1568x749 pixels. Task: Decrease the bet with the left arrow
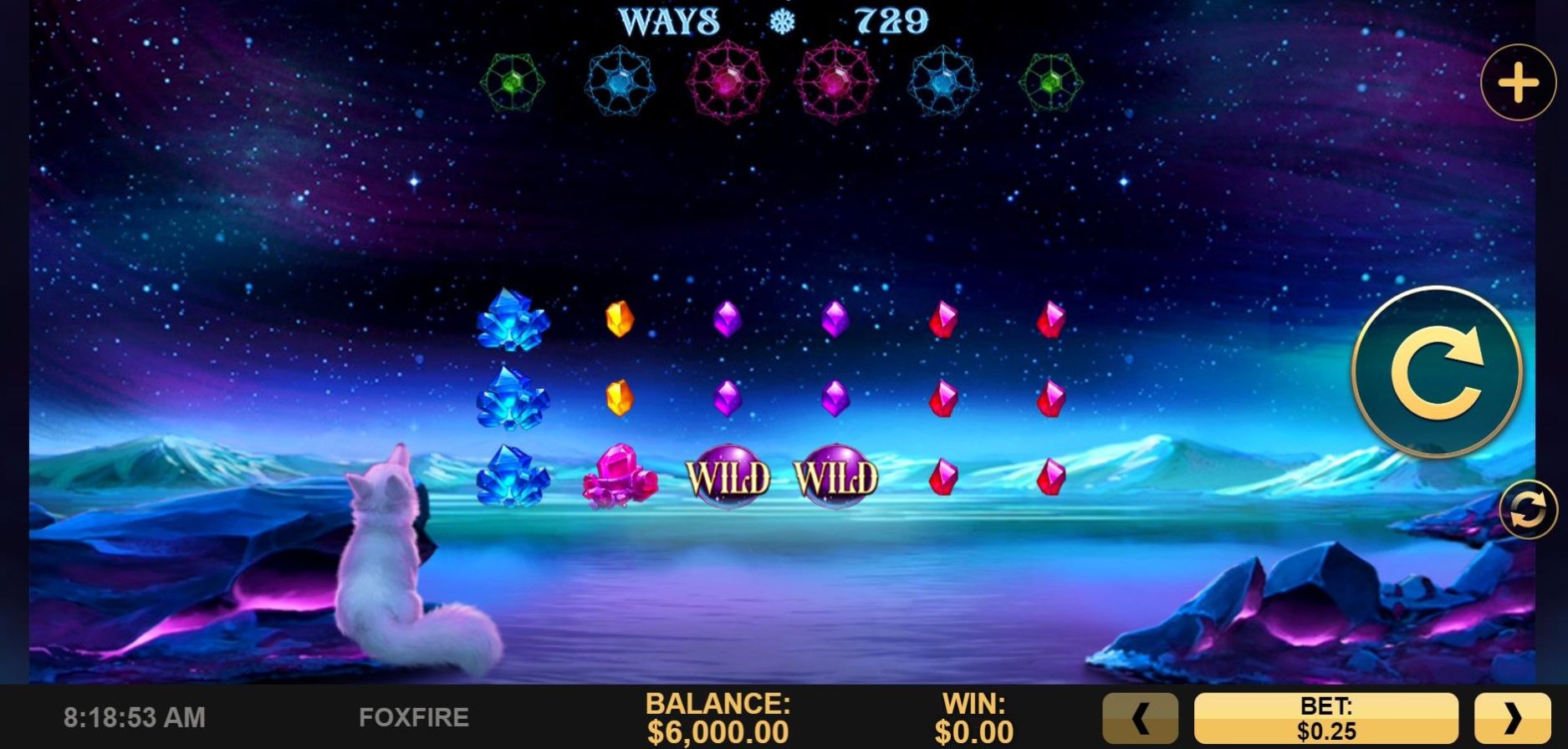(1140, 718)
